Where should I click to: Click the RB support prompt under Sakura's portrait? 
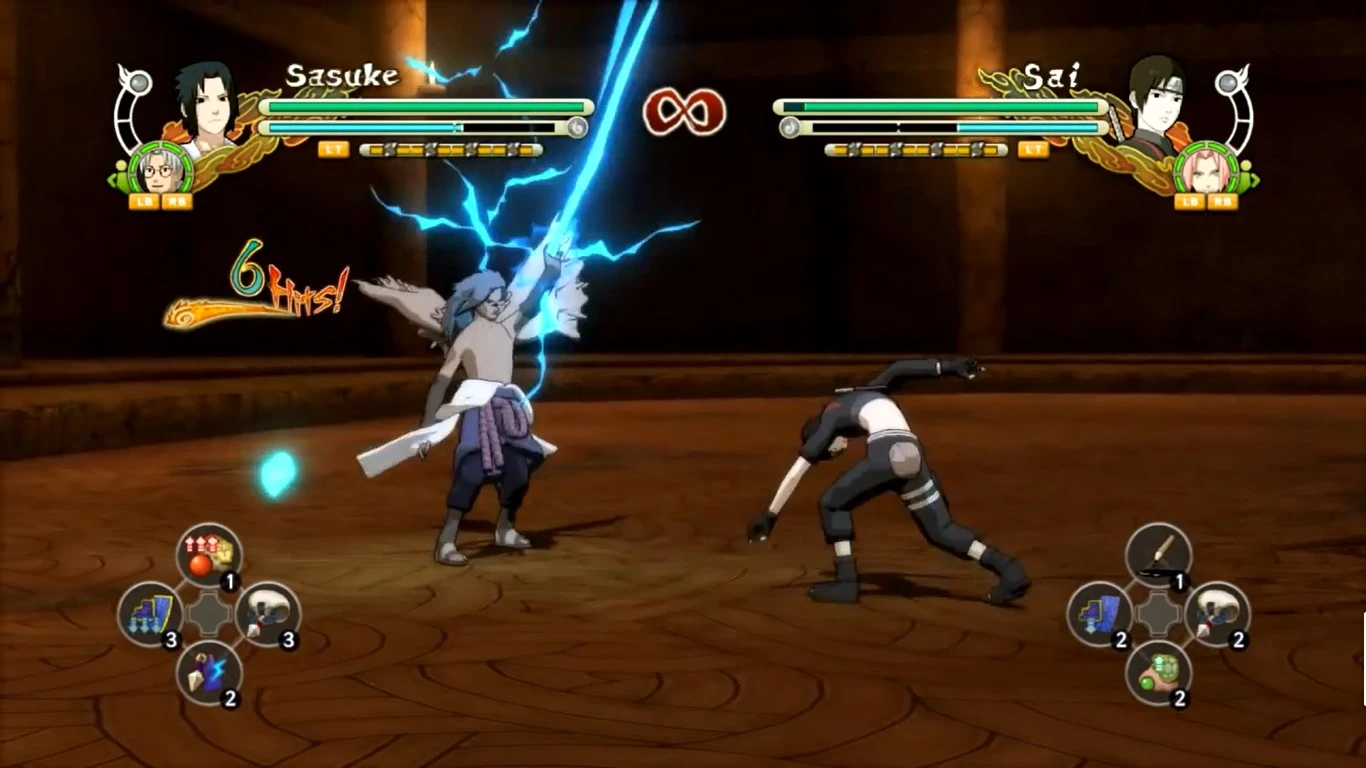1225,201
